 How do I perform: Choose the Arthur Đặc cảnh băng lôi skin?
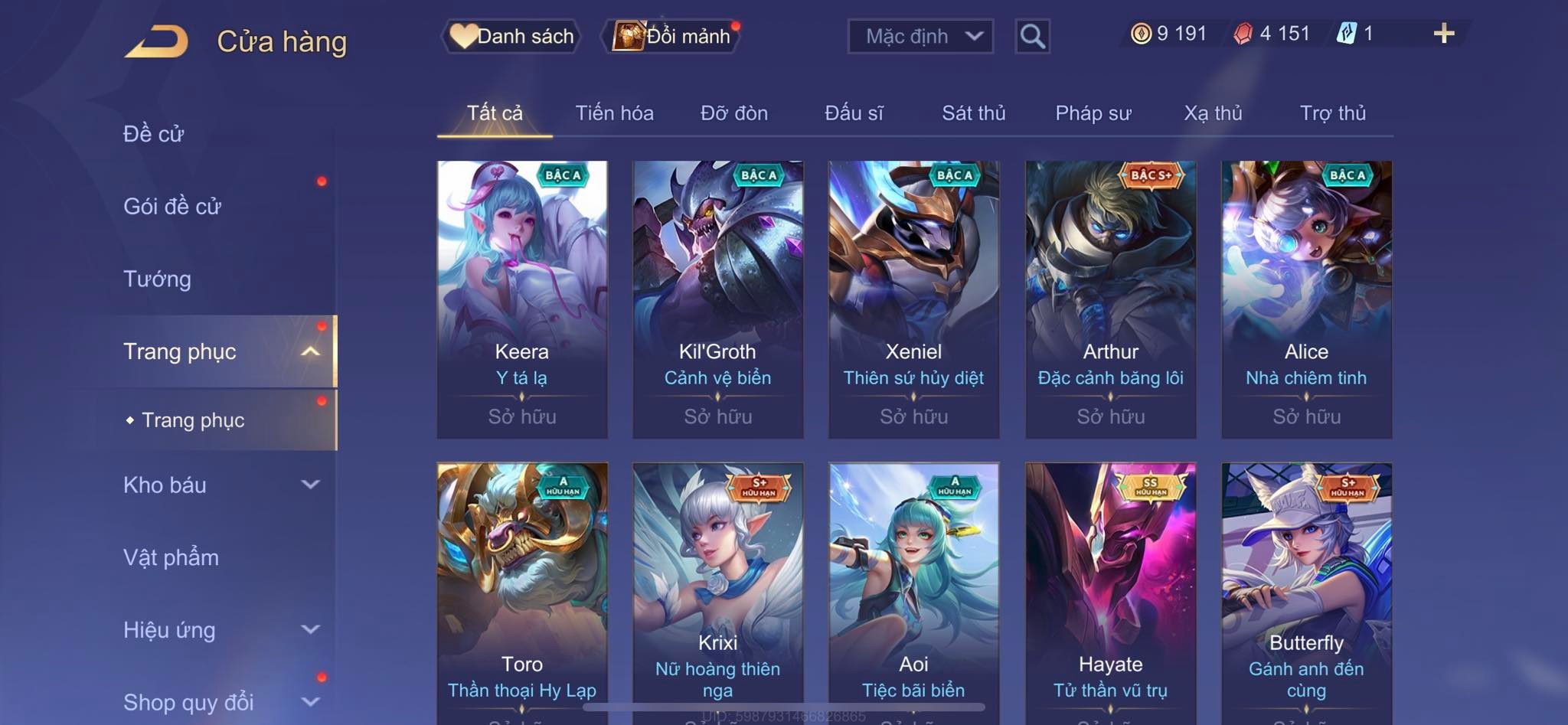(x=1110, y=299)
